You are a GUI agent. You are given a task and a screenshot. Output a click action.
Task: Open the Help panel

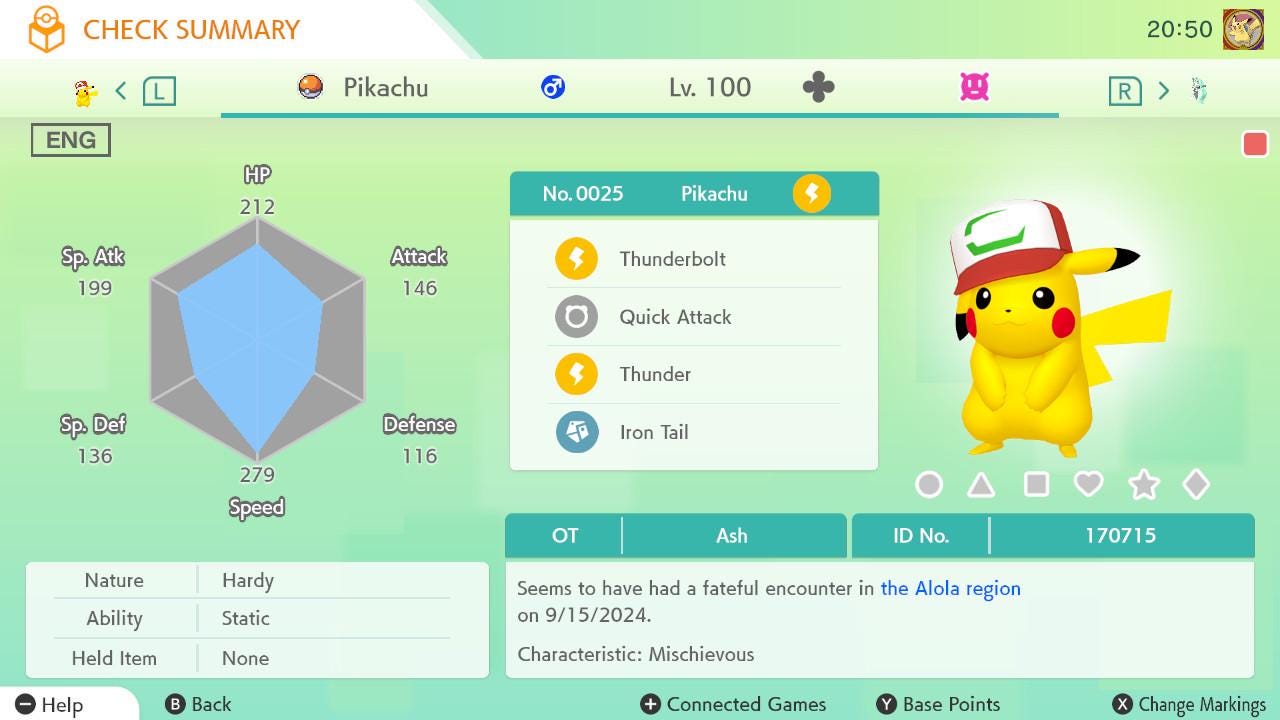[50, 704]
